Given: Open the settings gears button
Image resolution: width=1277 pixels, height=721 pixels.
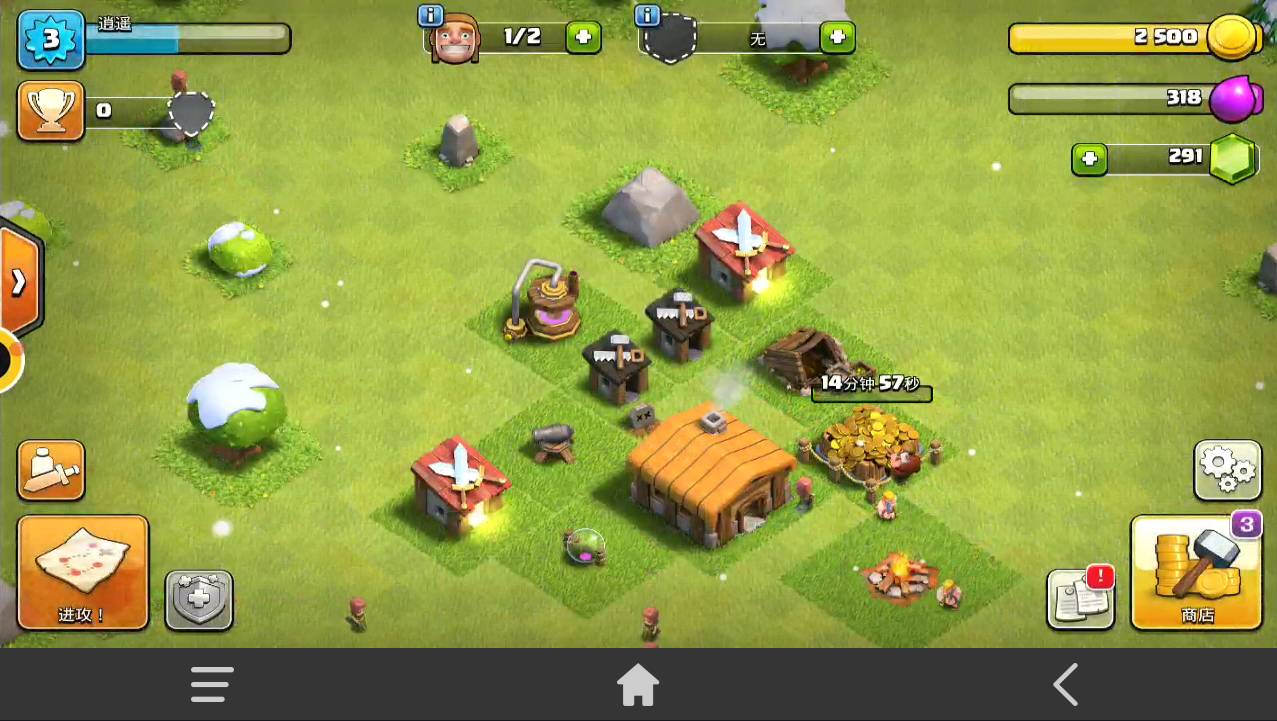Looking at the screenshot, I should 1227,470.
